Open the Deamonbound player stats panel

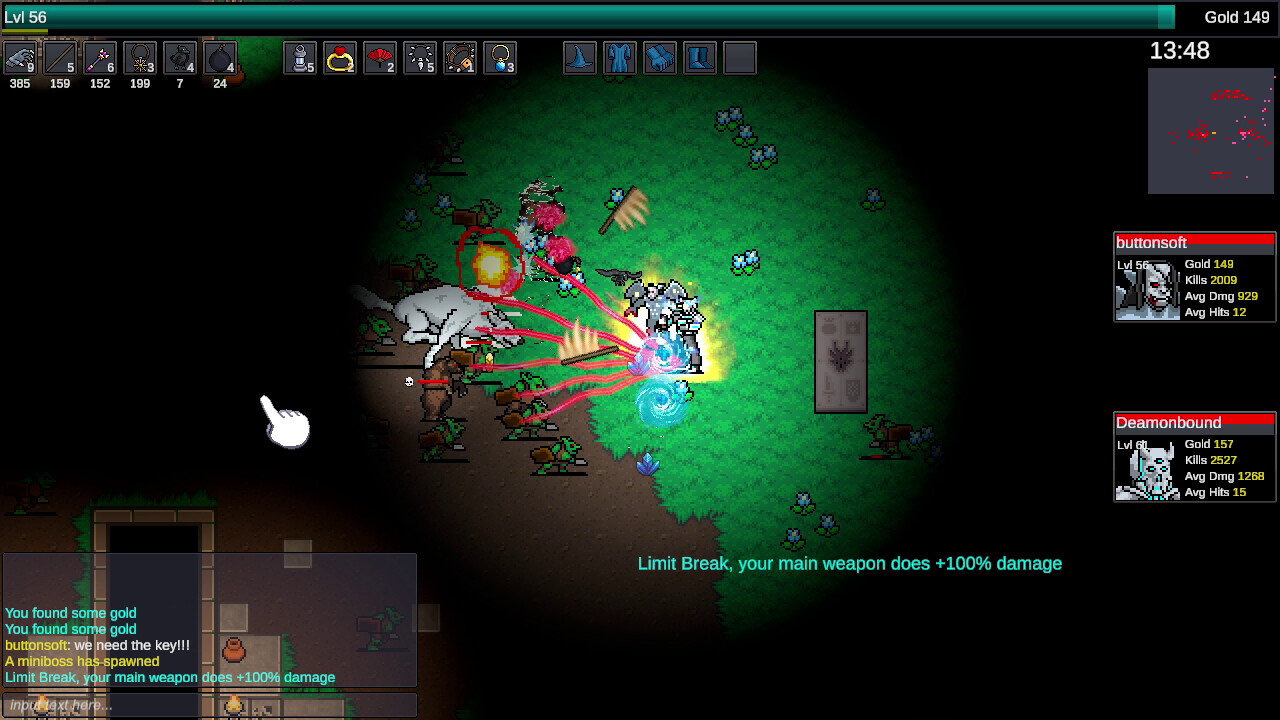coord(1195,457)
